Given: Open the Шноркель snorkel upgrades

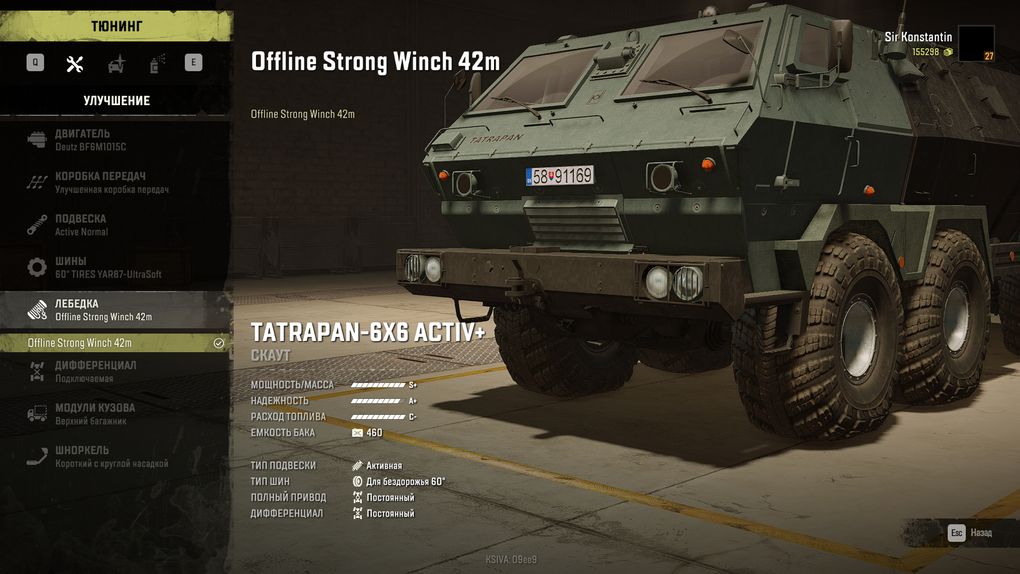Looking at the screenshot, I should tap(110, 456).
